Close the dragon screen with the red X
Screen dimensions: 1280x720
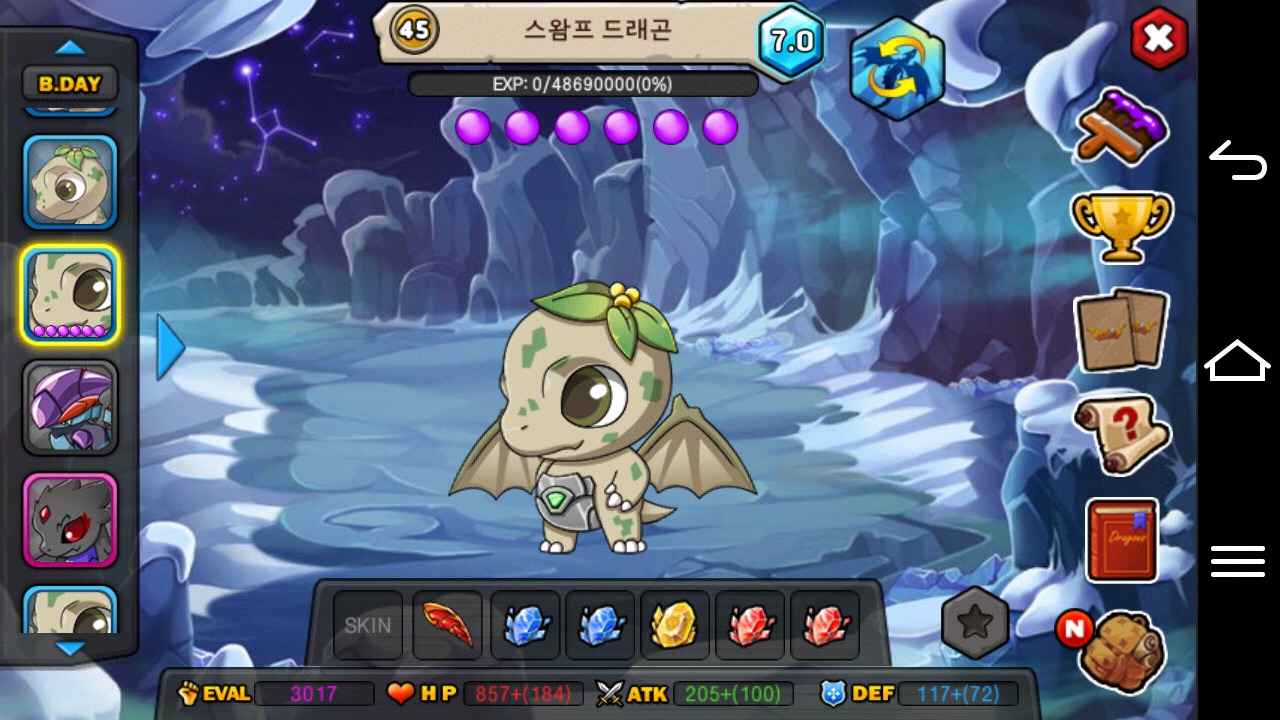point(1158,40)
